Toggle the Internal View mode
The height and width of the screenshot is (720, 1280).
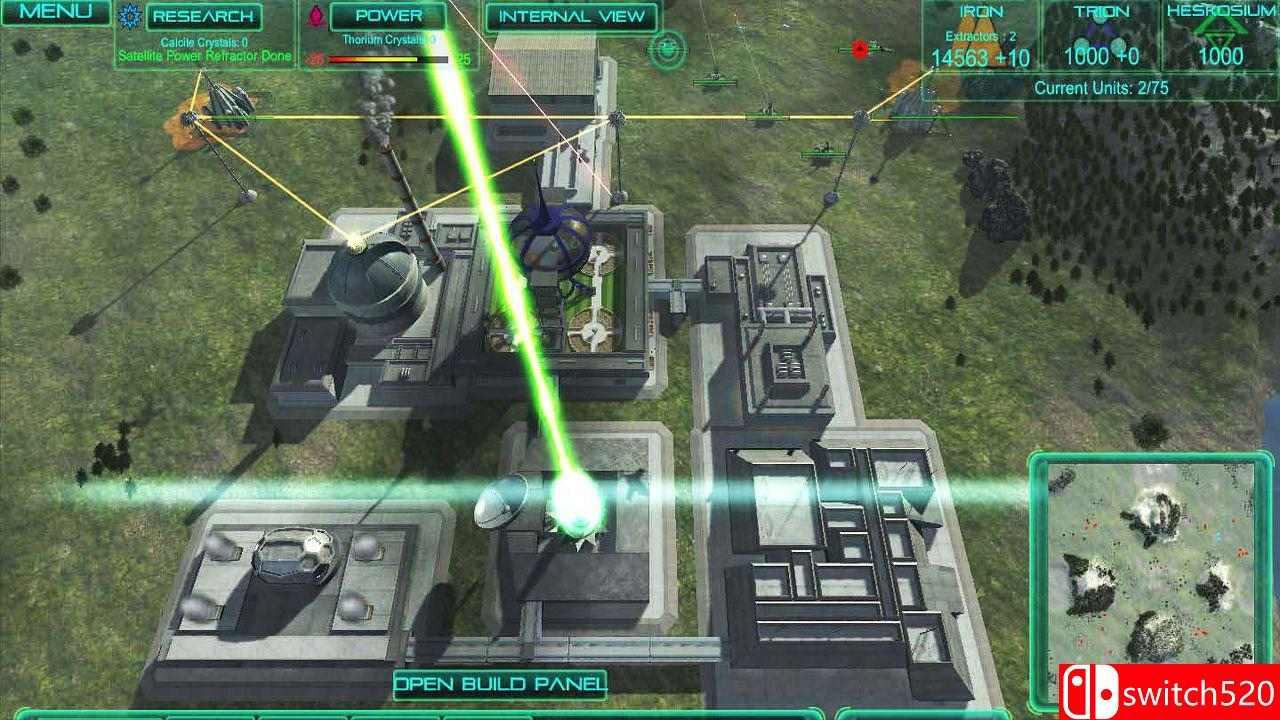(574, 16)
